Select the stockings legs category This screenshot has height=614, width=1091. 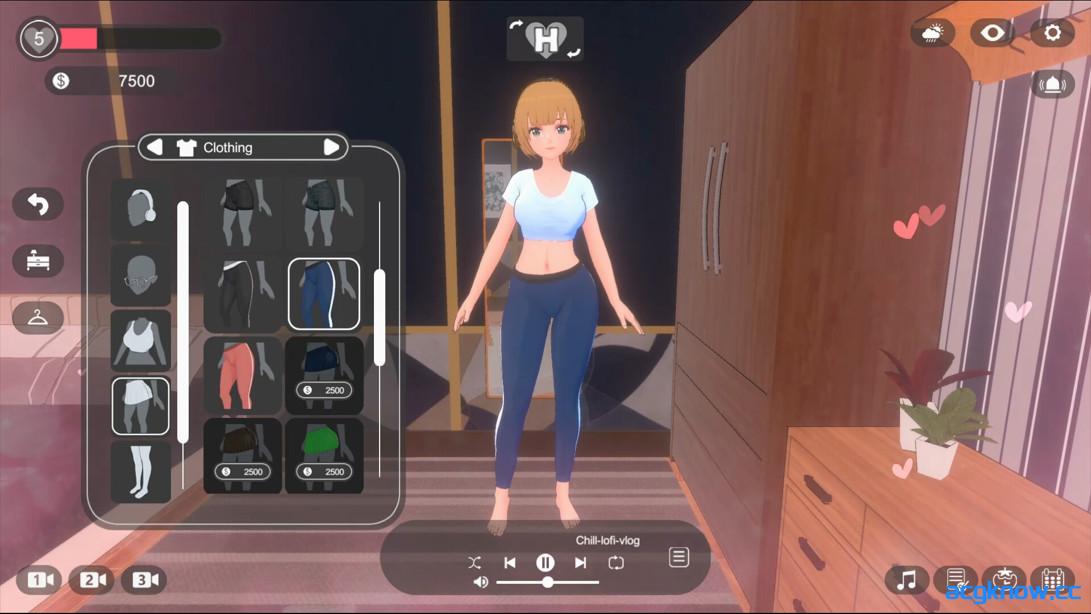[x=140, y=471]
